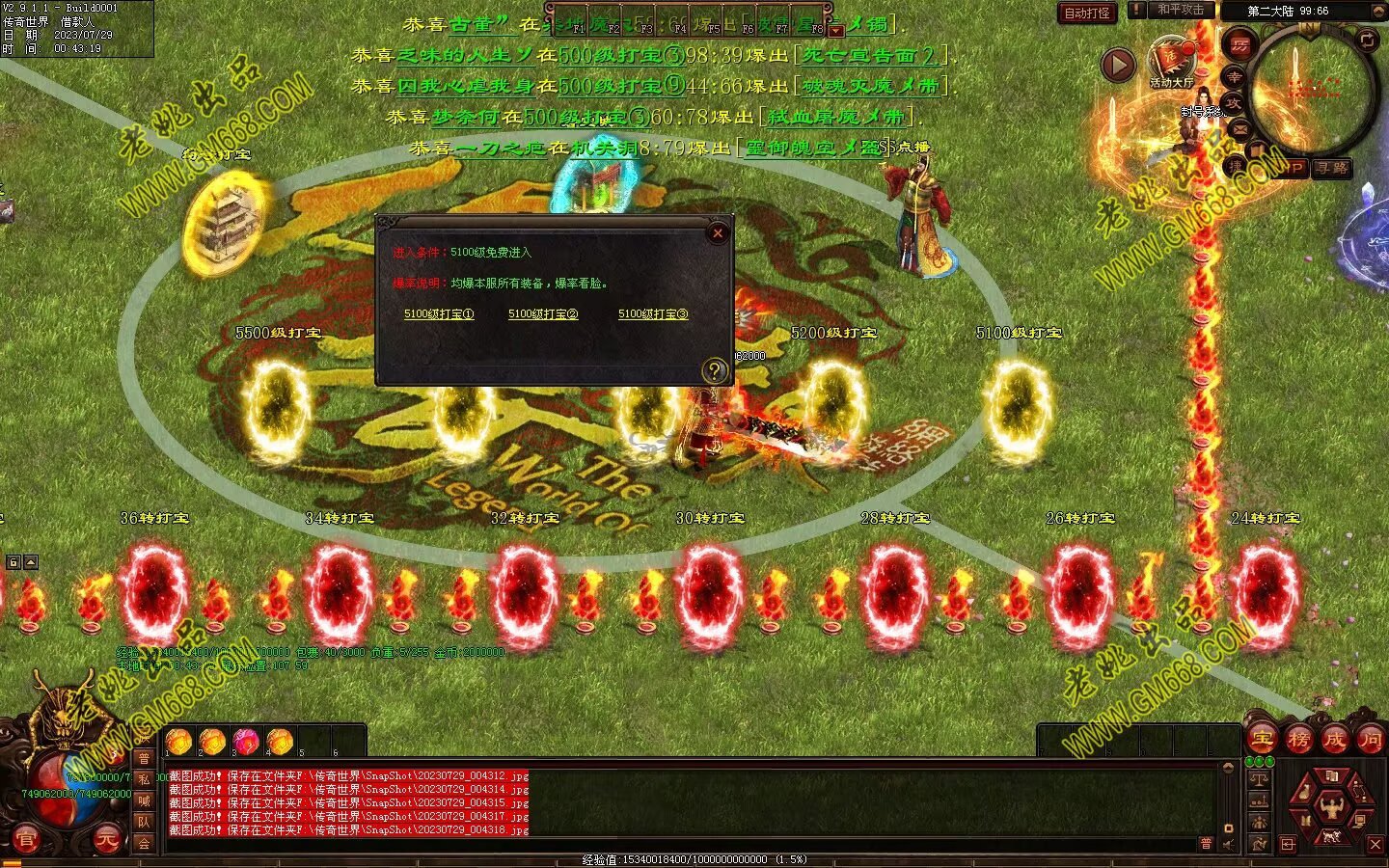Close the 5100级 entry dialog
Image resolution: width=1389 pixels, height=868 pixels.
pos(717,232)
